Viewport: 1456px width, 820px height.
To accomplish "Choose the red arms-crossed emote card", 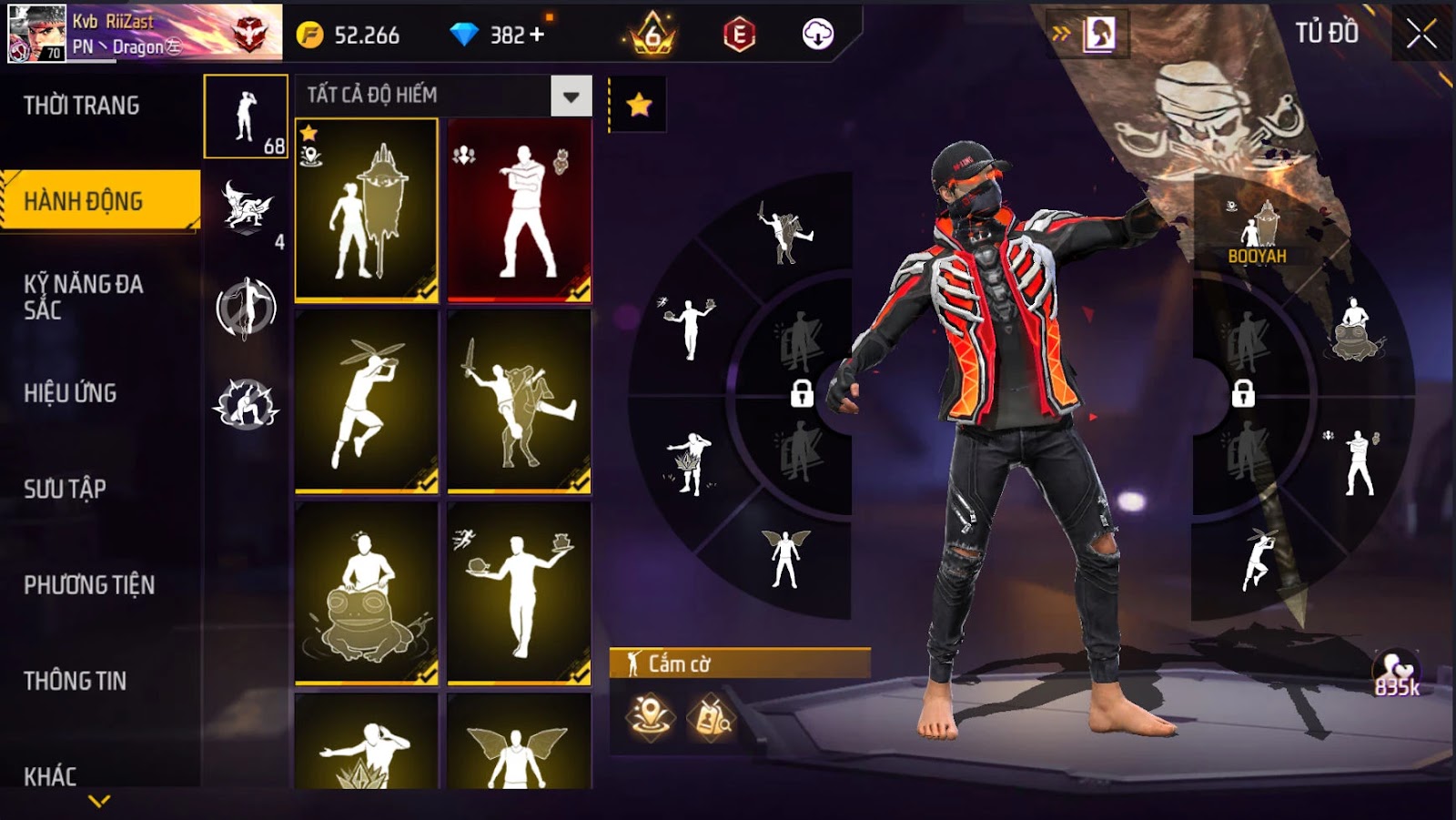I will (x=520, y=210).
